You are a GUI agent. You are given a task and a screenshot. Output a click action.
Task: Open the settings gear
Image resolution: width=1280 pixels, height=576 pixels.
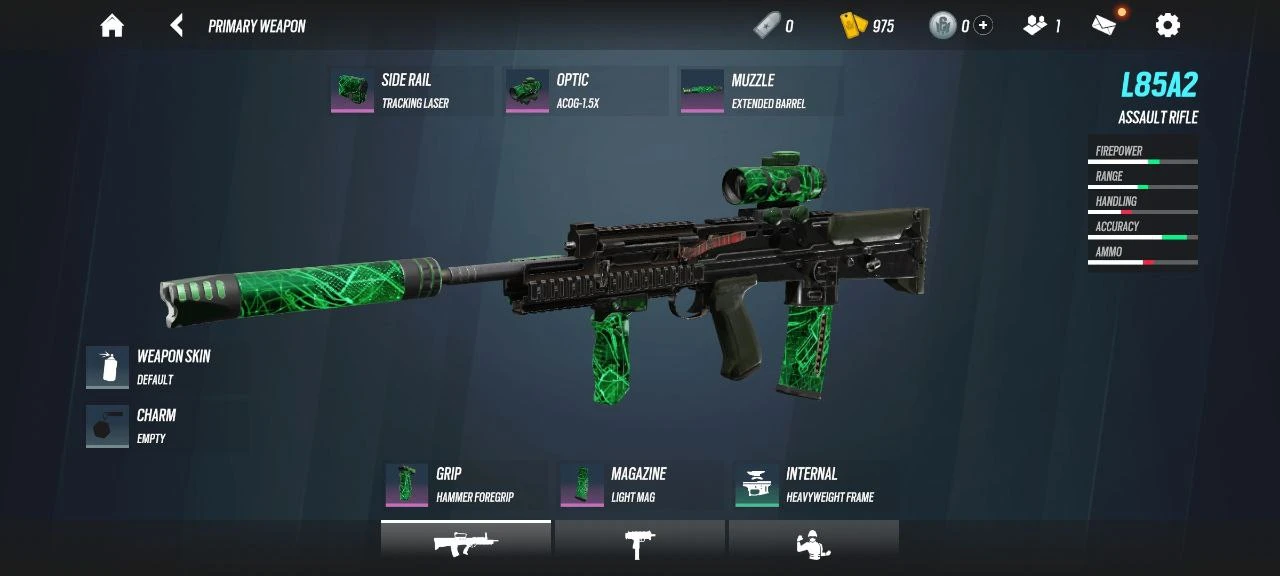click(1167, 26)
